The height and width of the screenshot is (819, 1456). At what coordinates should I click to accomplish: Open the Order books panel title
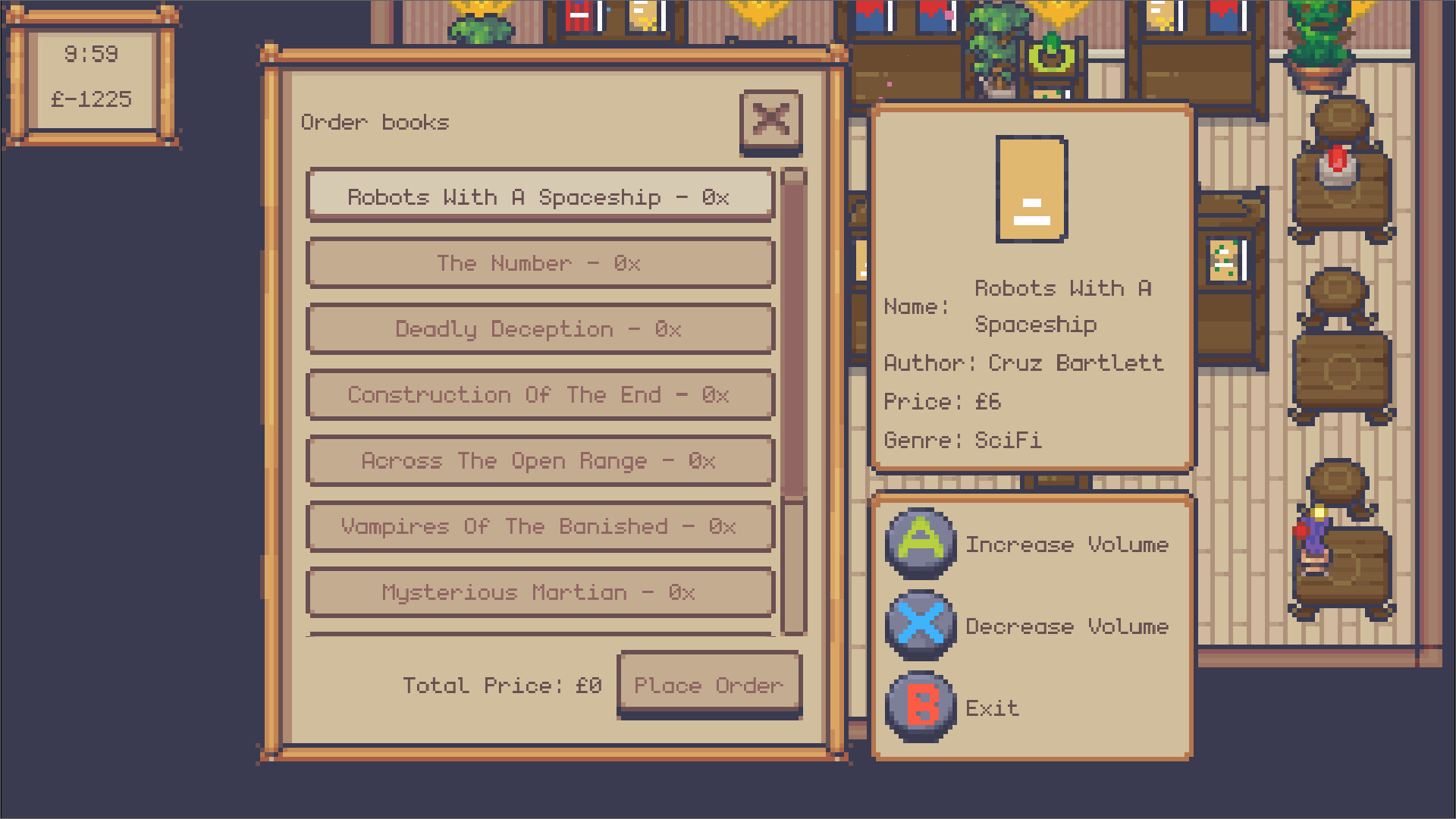[x=375, y=122]
